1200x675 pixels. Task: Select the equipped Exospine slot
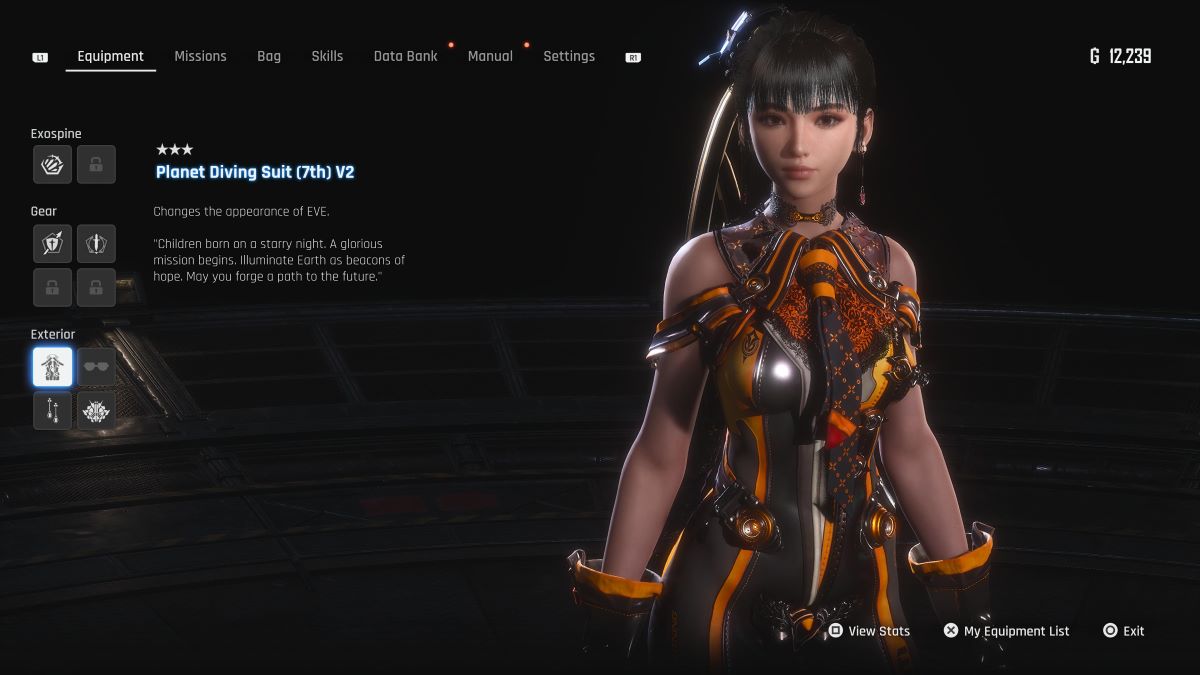(x=52, y=165)
